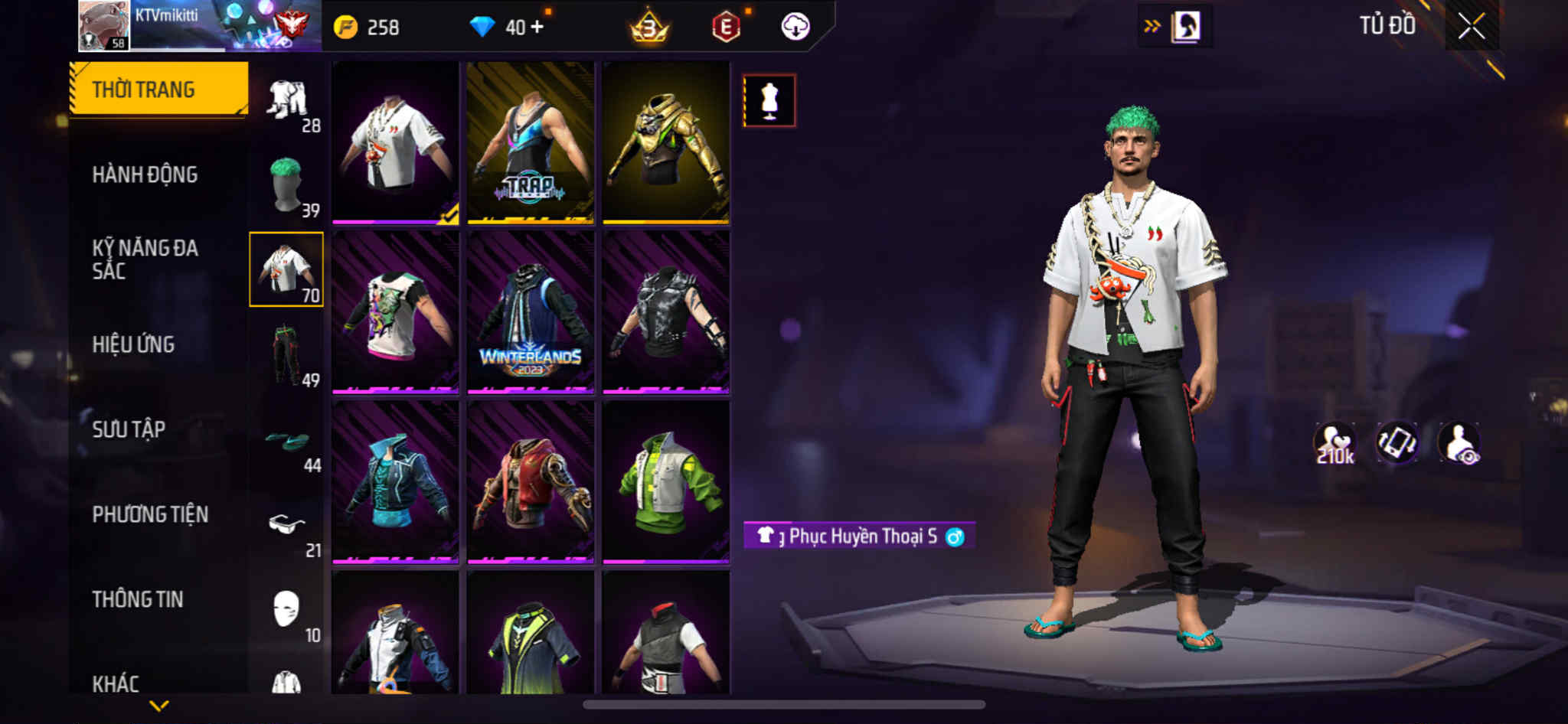The width and height of the screenshot is (1568, 724).
Task: Select the black pants subcategory
Action: pos(287,355)
